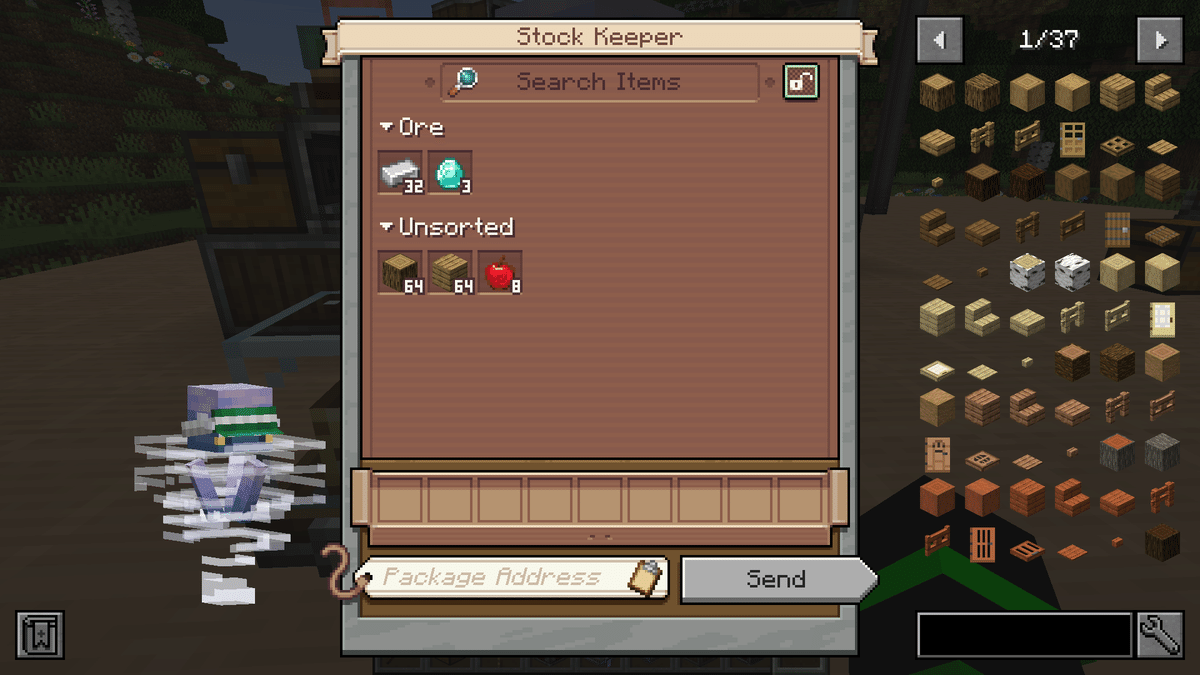Click the item list search box
The image size is (1200, 675).
pyautogui.click(x=1024, y=635)
